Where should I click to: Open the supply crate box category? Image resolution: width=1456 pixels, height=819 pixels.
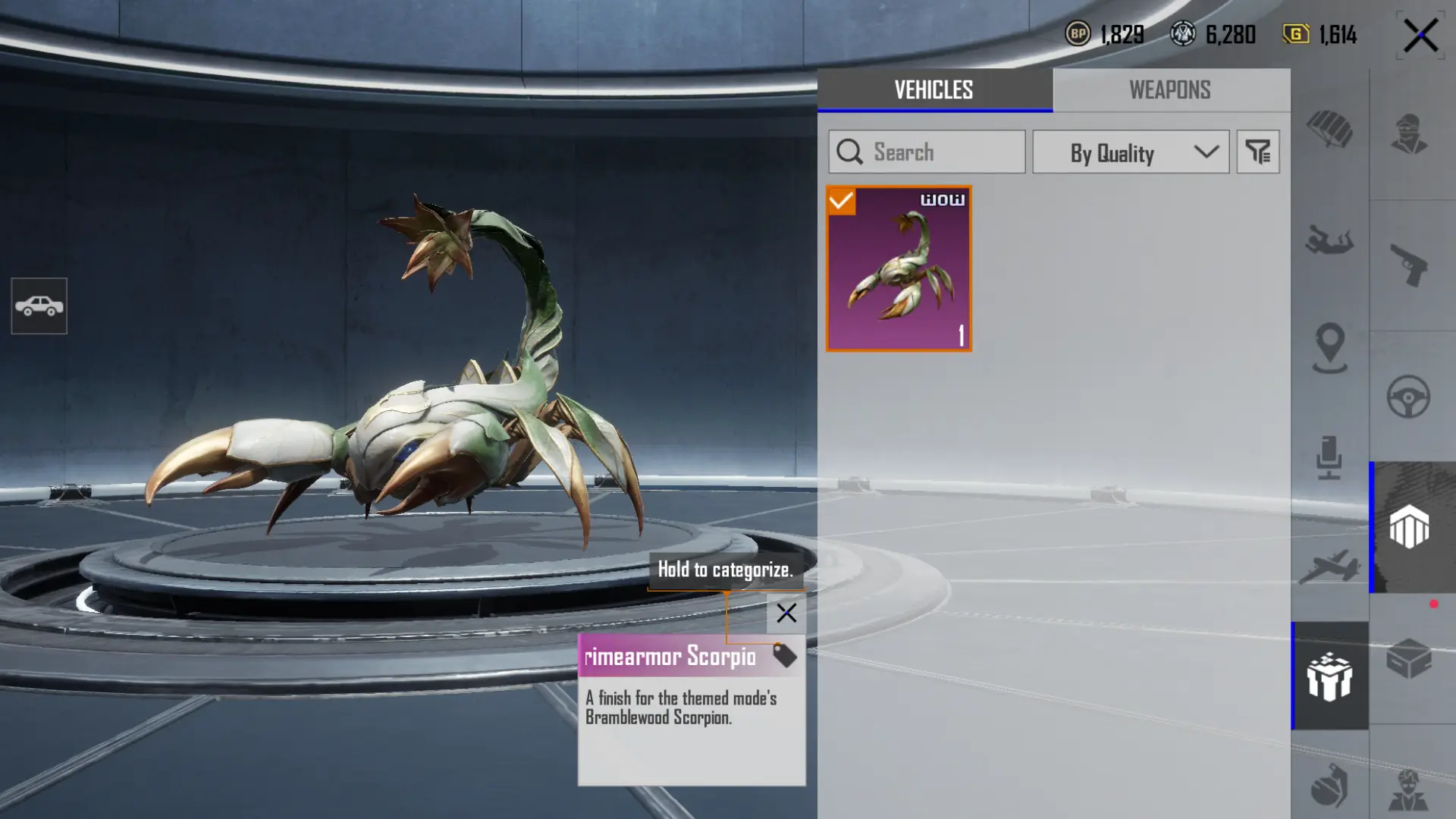[1409, 658]
